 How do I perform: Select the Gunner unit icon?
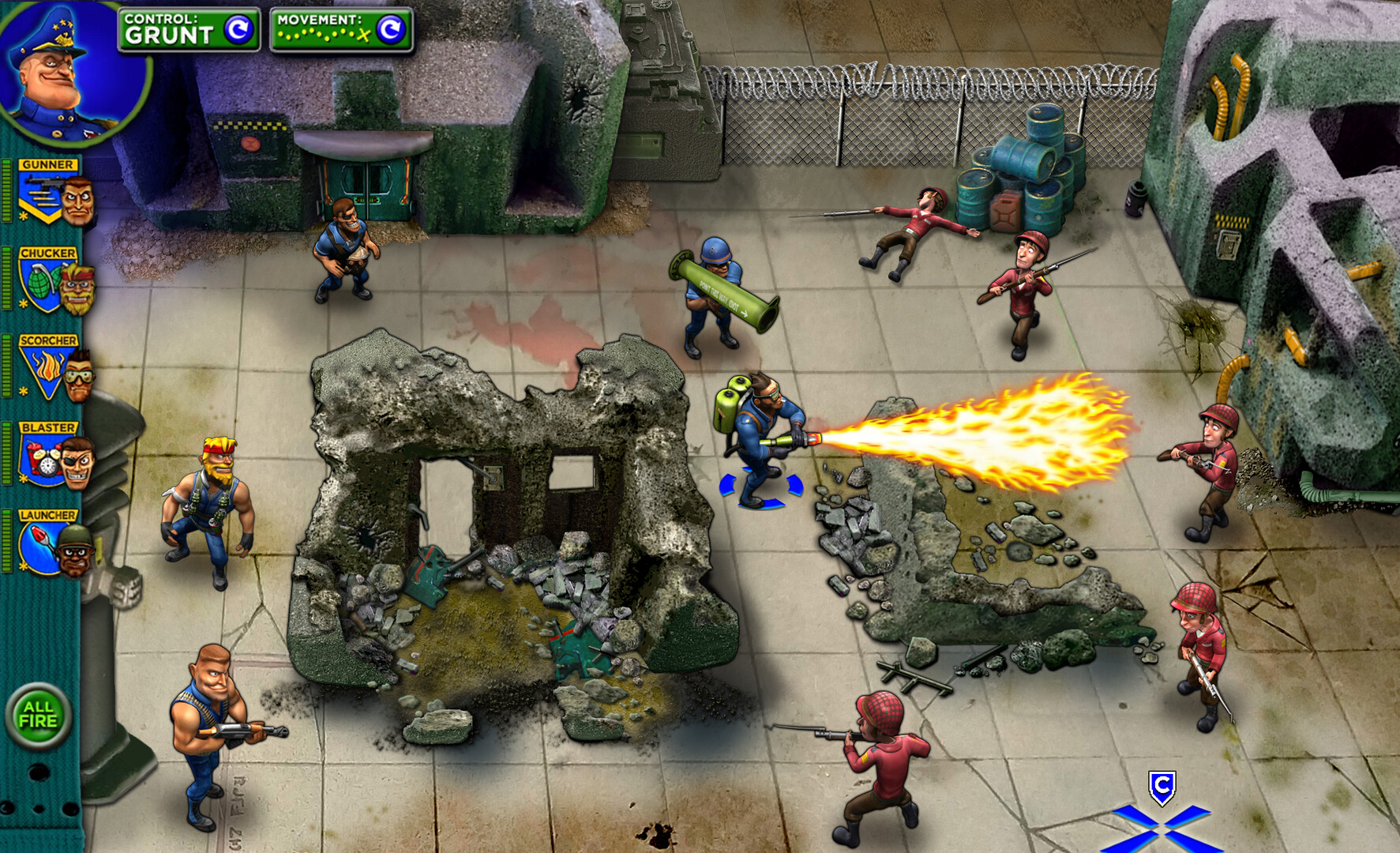(43, 190)
